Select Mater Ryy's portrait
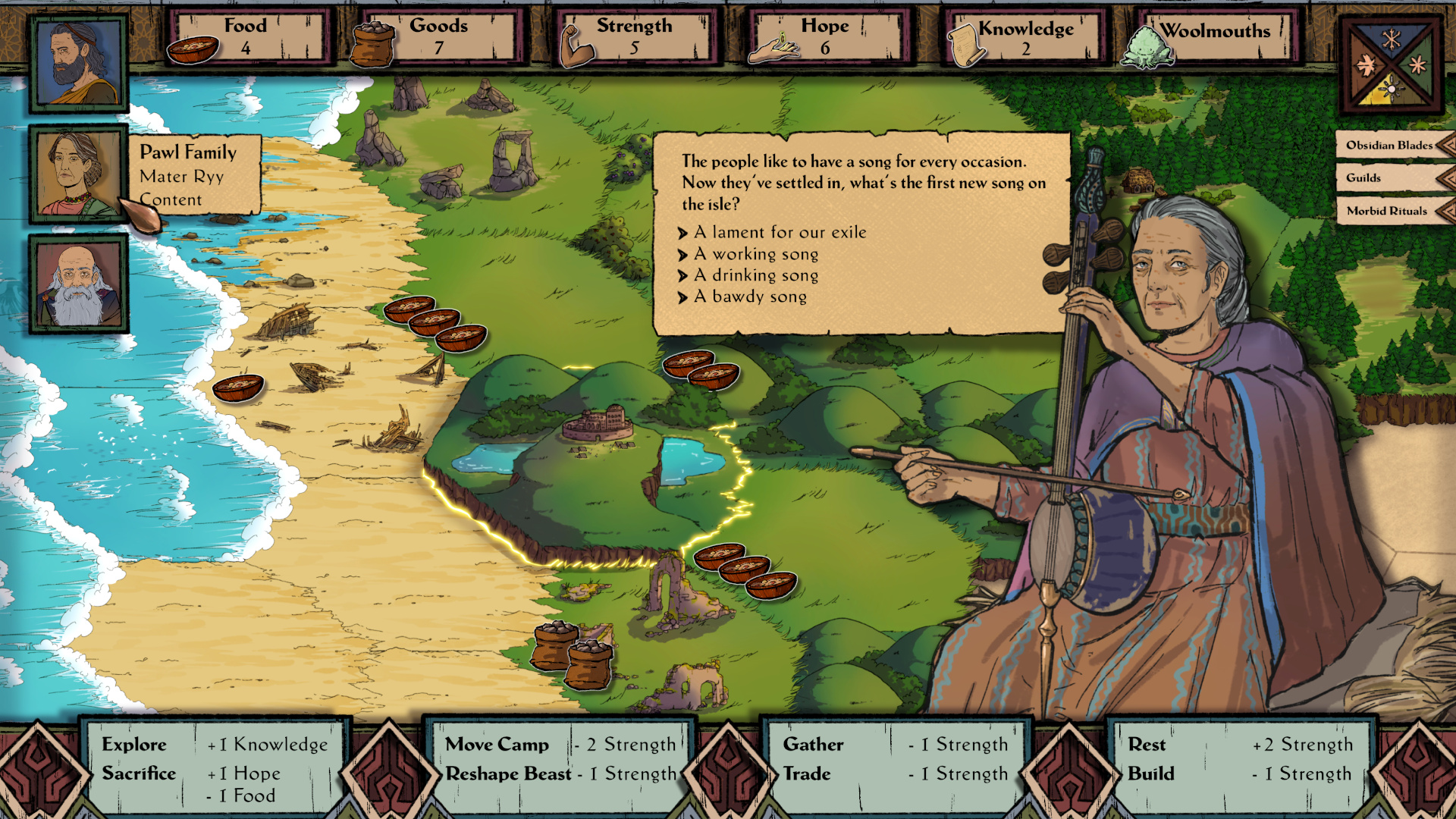 77,174
